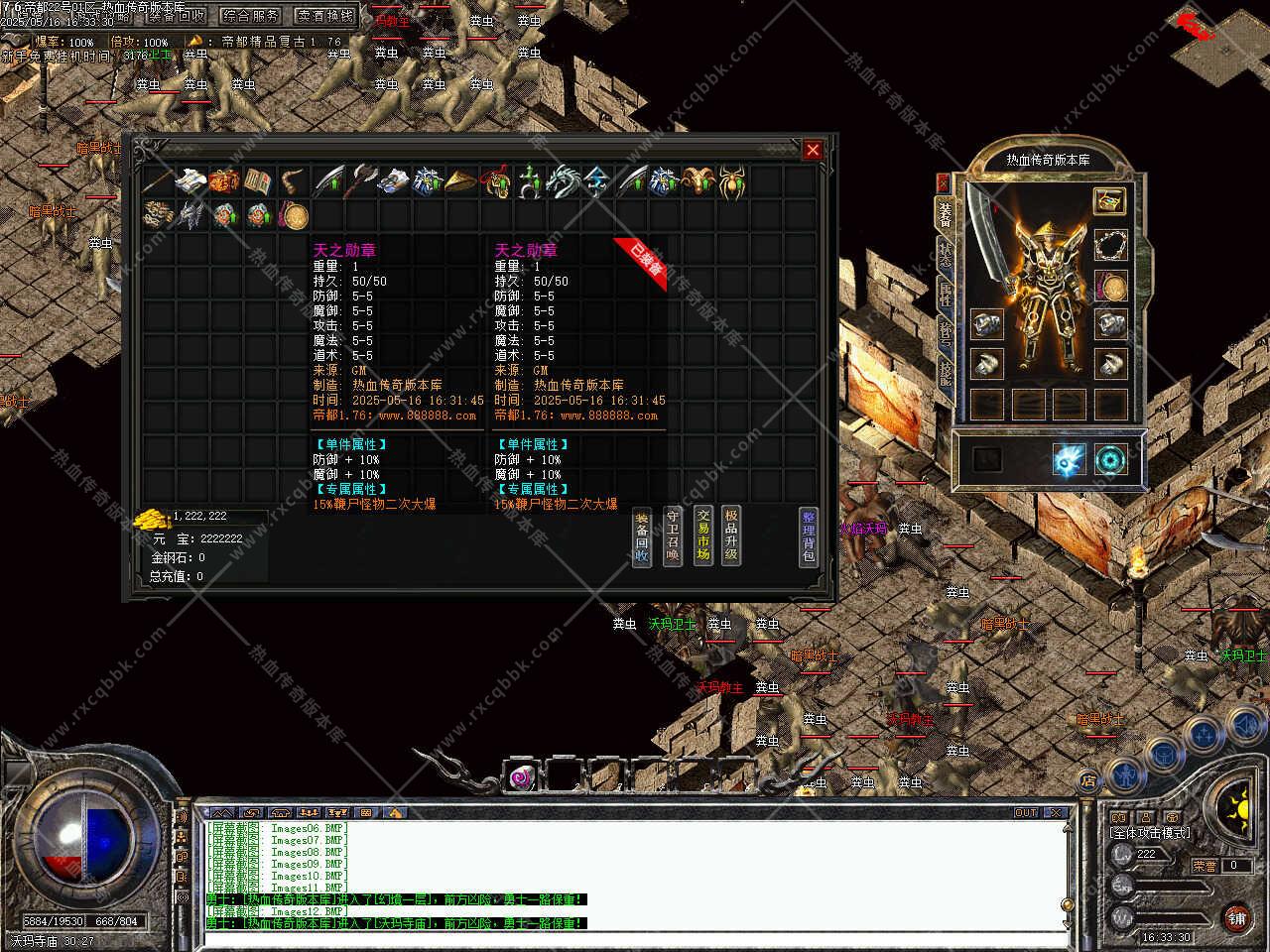Select the silver dragon item
1270x952 pixels.
coord(563,181)
